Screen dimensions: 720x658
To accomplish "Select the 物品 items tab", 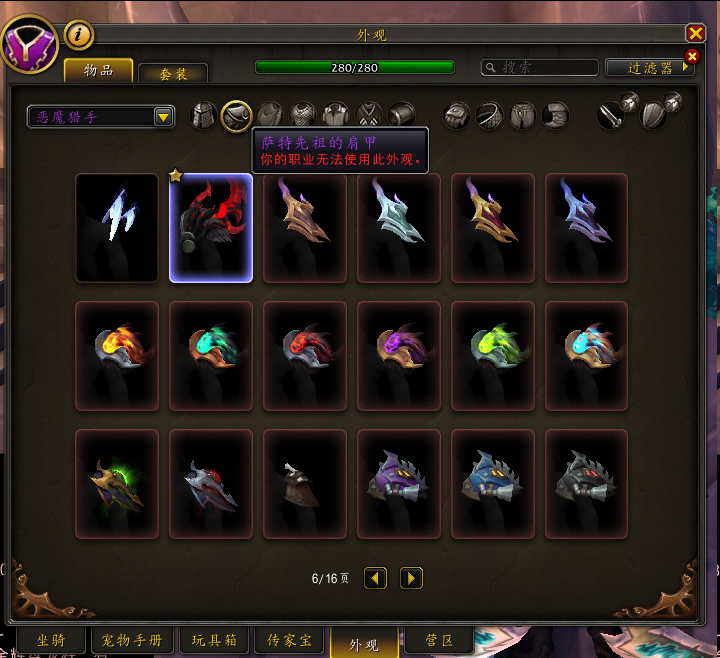I will click(x=99, y=70).
